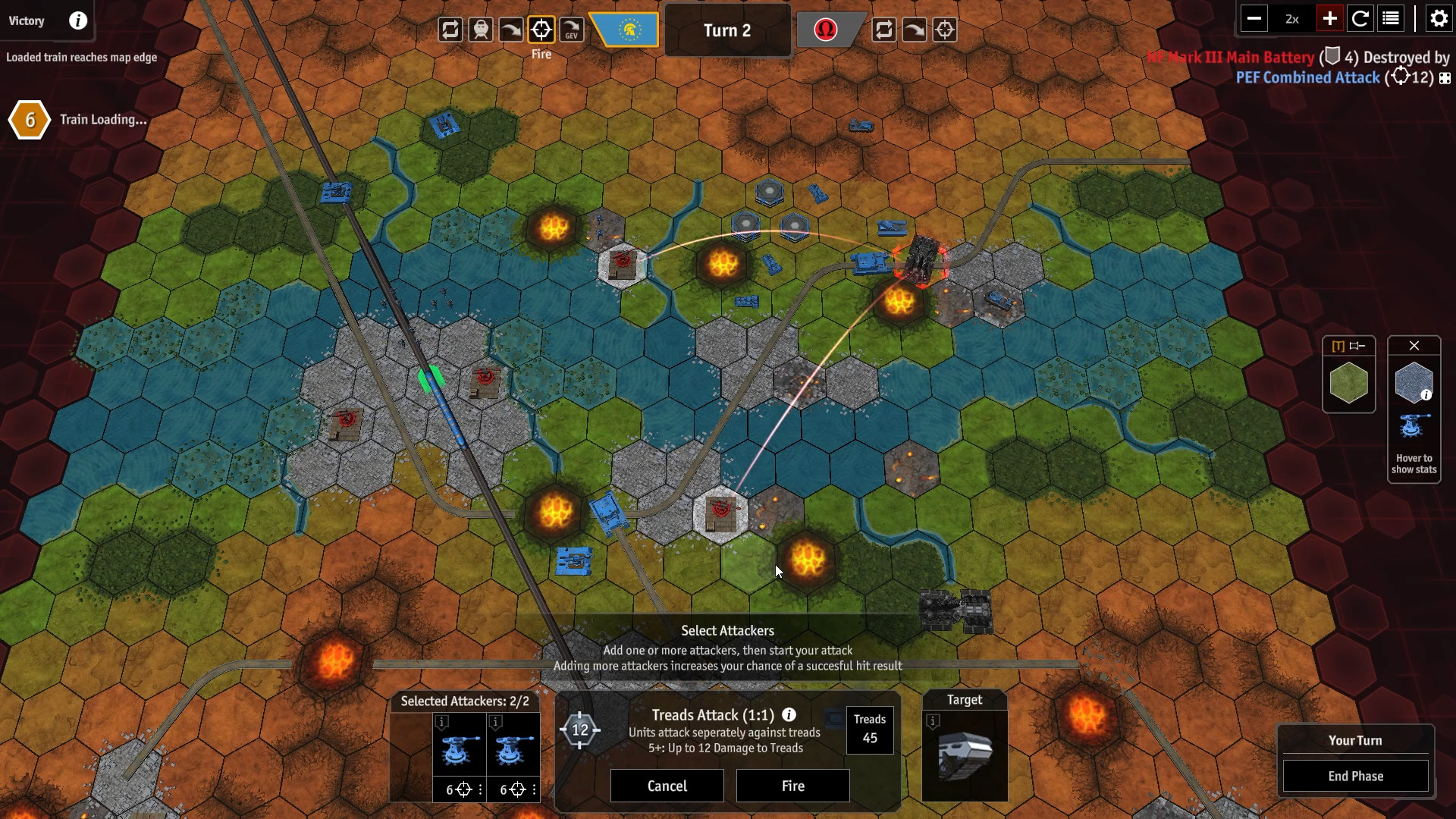Click the curved arrow maneuver icon
1456x819 pixels.
[511, 30]
